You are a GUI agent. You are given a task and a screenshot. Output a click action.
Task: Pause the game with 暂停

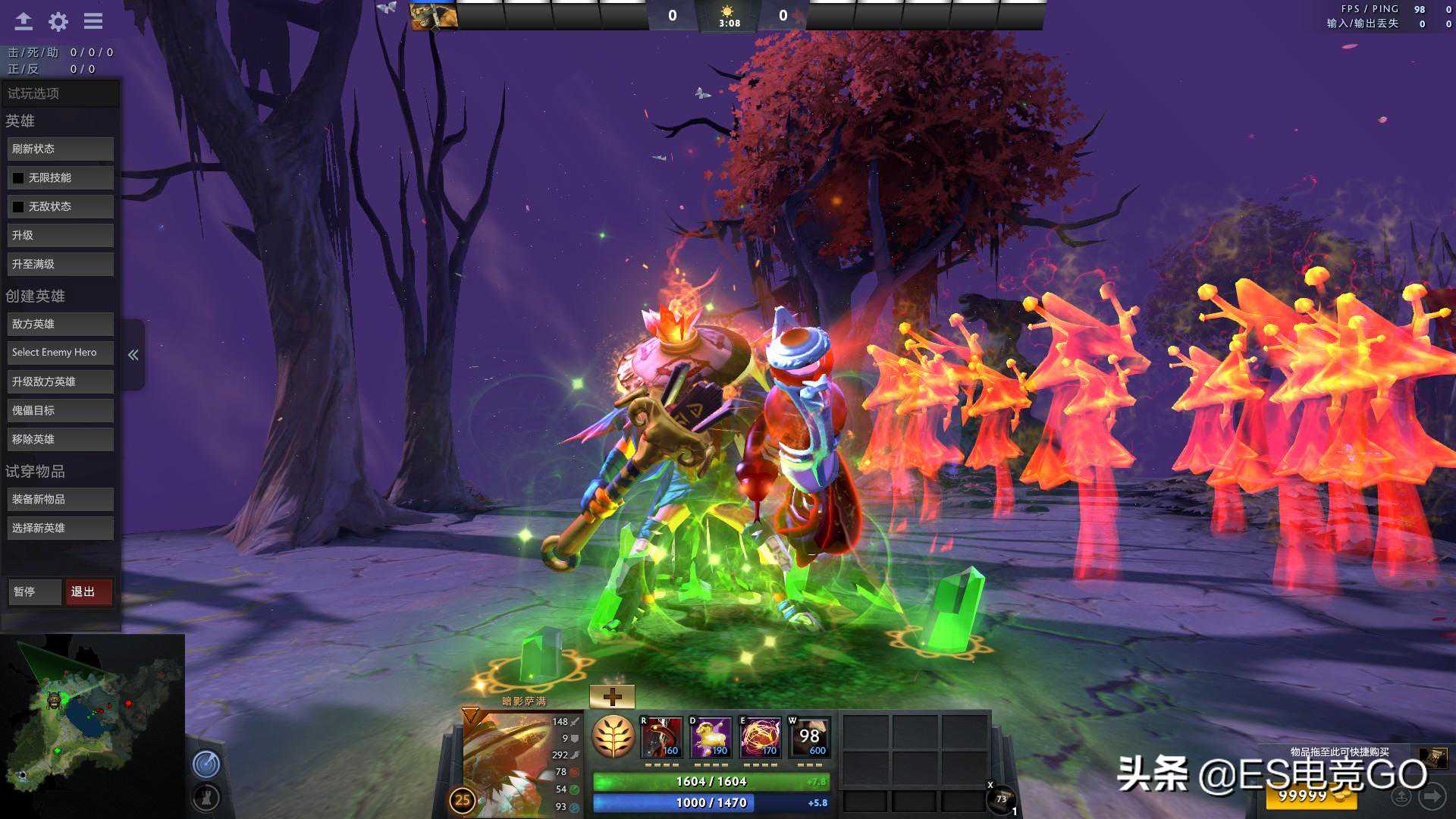coord(34,592)
